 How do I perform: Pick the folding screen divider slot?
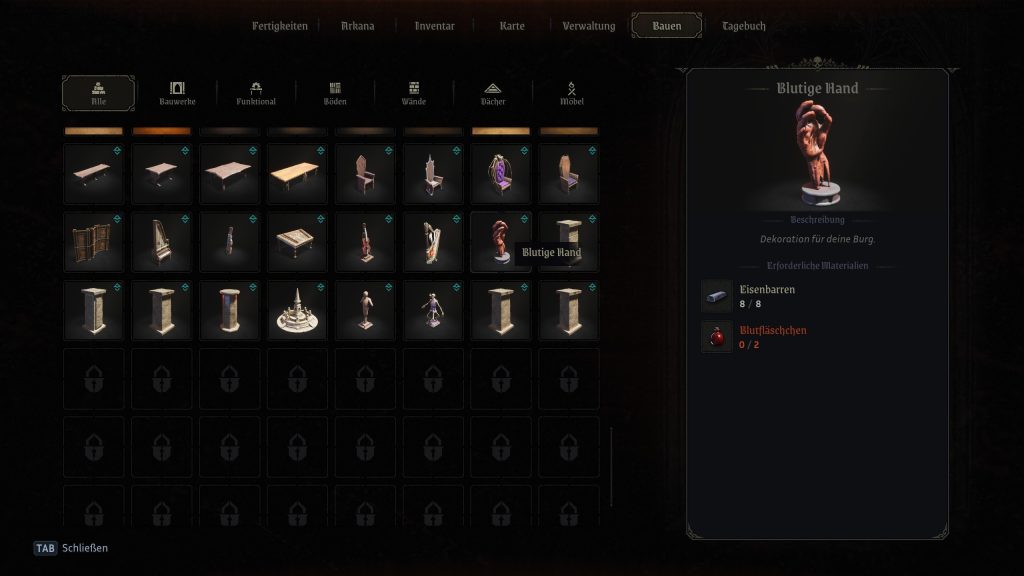pos(94,242)
